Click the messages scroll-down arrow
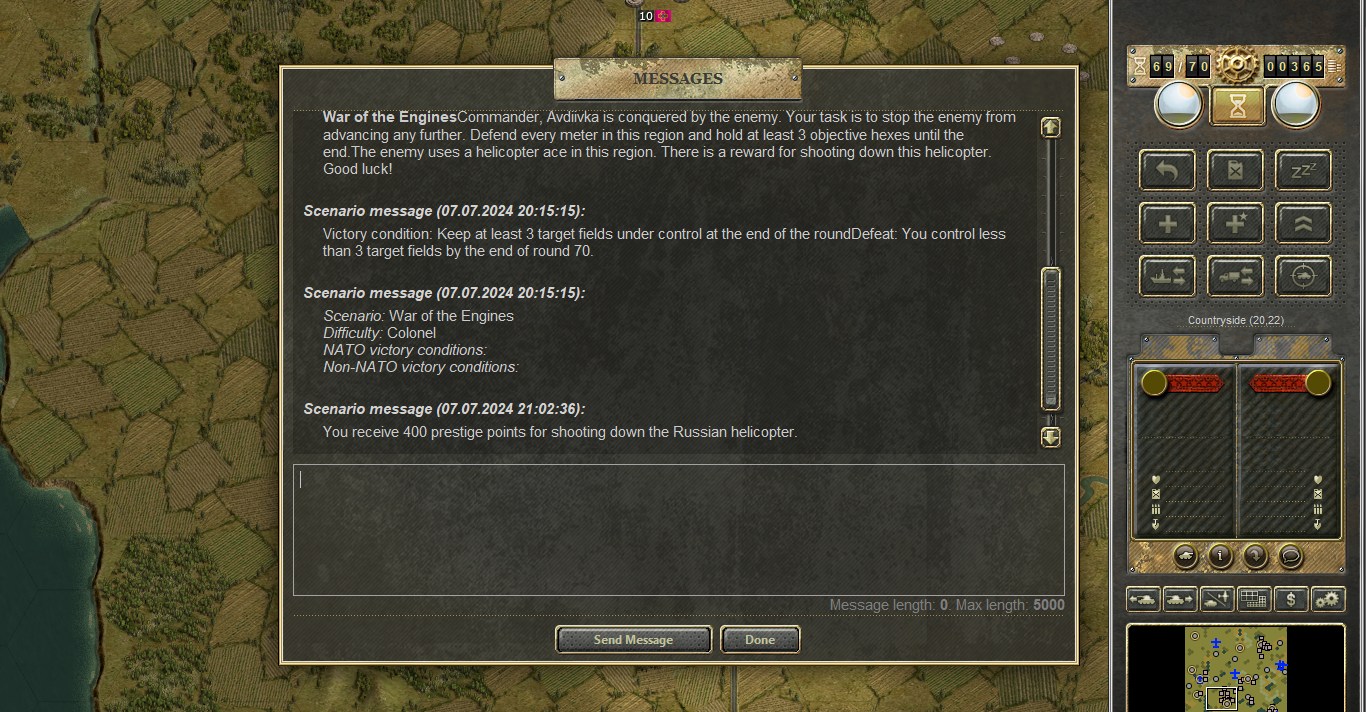 pos(1050,437)
